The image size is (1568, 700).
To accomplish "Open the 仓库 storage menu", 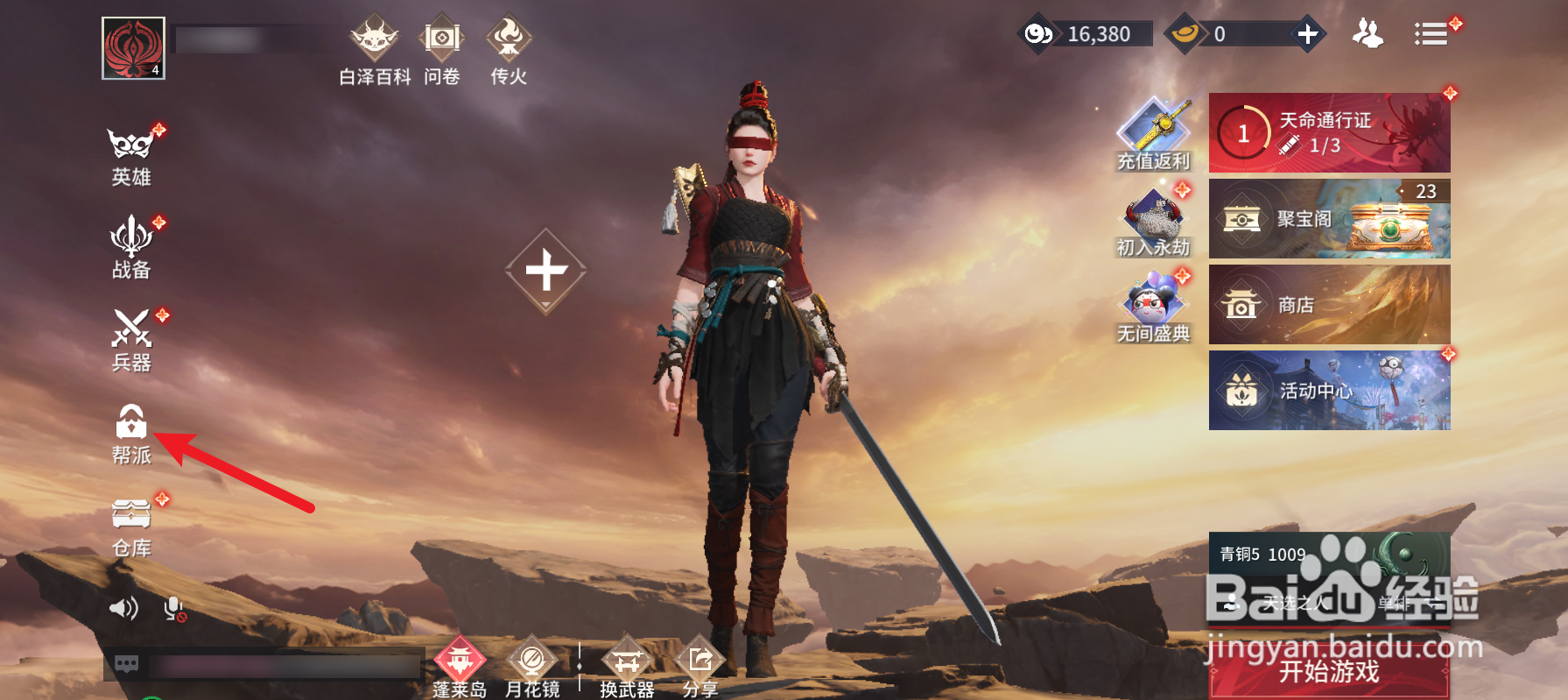I will 131,527.
